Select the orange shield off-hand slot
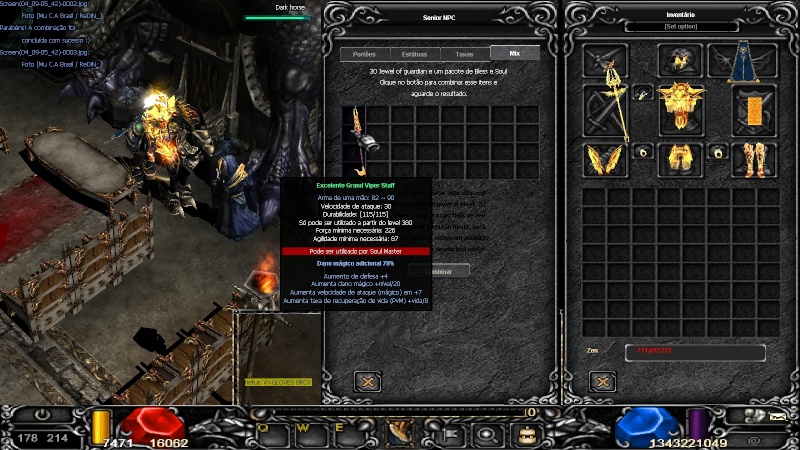Image resolution: width=800 pixels, height=450 pixels. (753, 108)
